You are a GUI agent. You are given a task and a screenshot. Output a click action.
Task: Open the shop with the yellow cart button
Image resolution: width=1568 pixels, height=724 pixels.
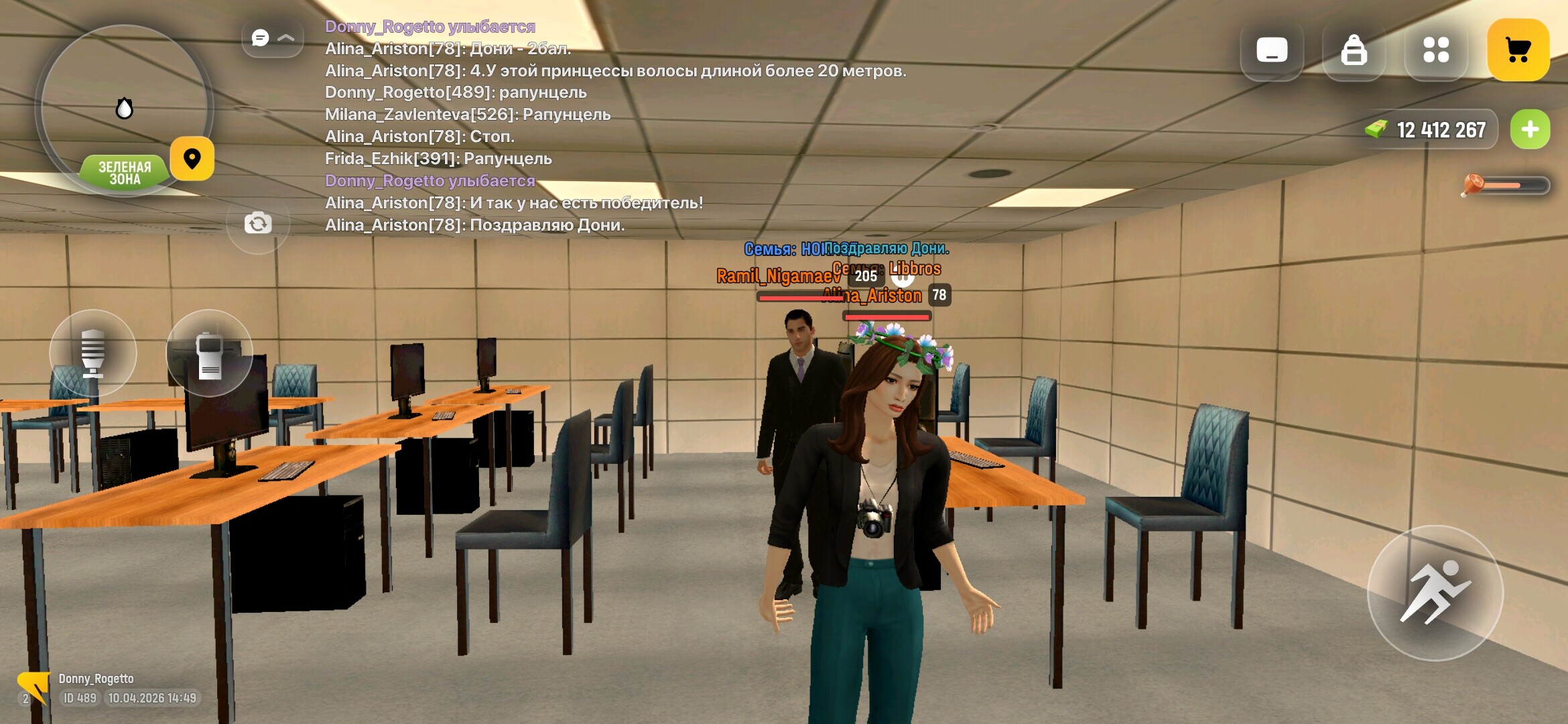(1518, 50)
